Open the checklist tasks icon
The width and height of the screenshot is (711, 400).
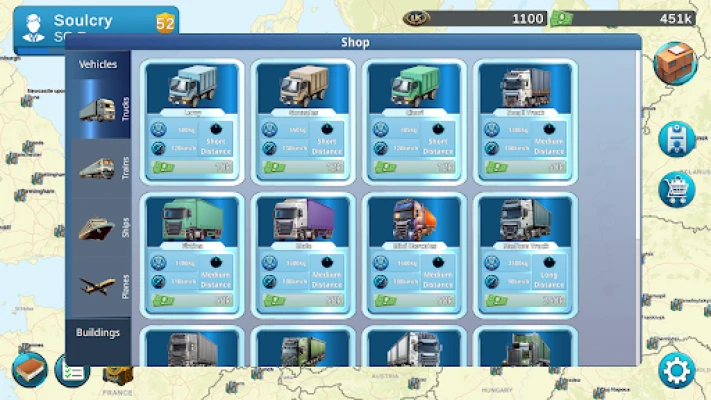tap(70, 373)
